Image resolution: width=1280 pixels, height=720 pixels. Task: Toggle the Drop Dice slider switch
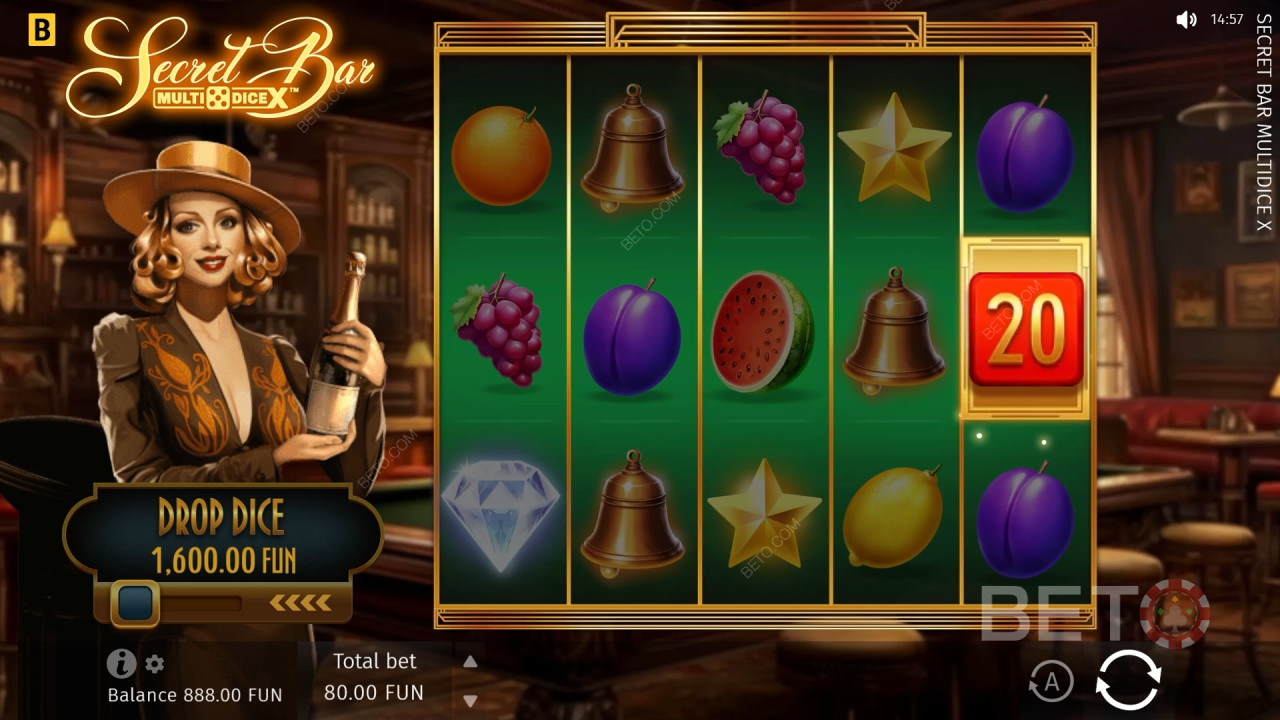click(x=136, y=602)
